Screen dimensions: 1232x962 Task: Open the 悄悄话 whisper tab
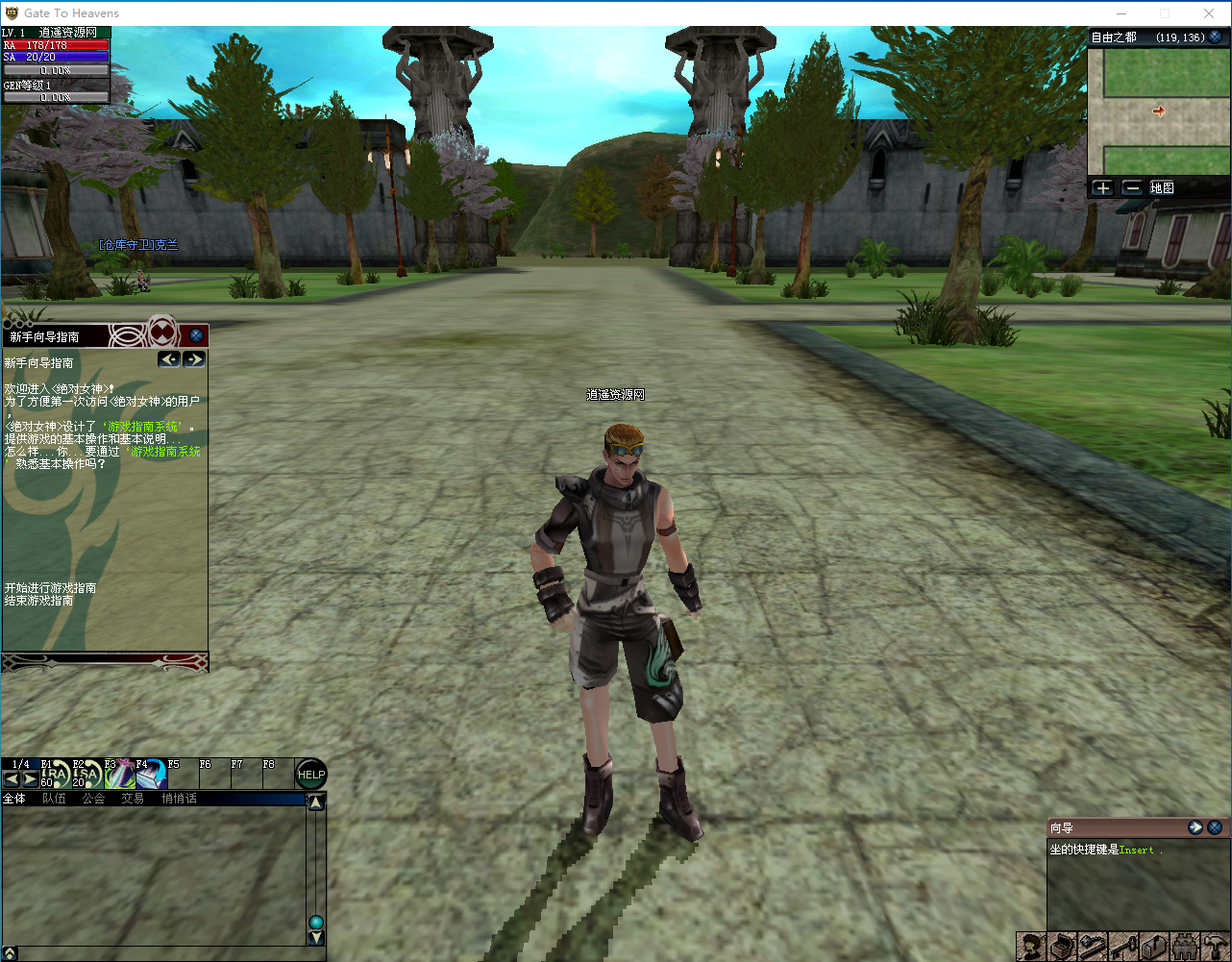pyautogui.click(x=179, y=799)
